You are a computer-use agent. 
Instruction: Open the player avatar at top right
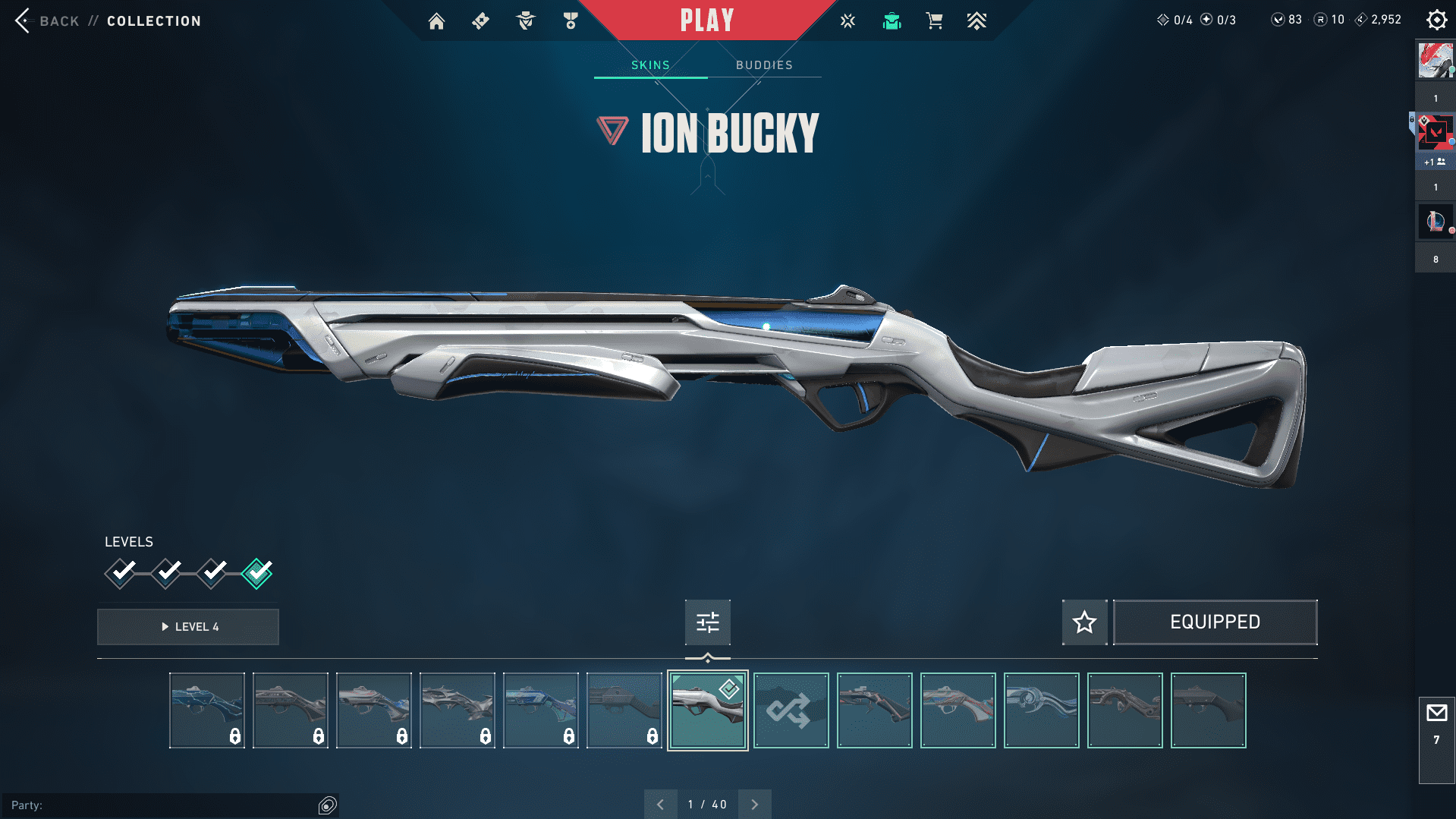(1435, 61)
